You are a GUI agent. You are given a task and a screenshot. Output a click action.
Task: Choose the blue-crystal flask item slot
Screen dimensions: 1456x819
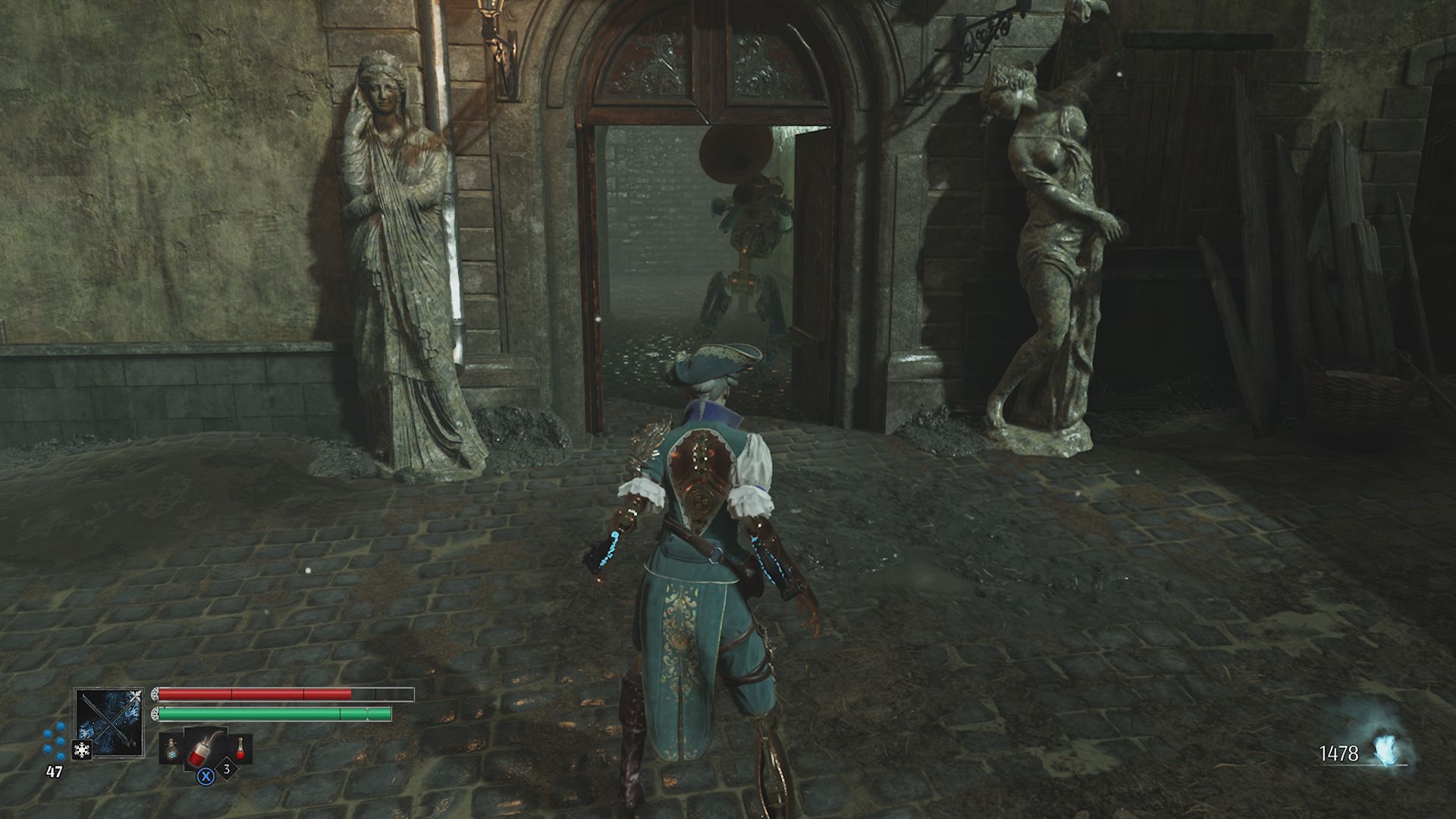[x=171, y=749]
